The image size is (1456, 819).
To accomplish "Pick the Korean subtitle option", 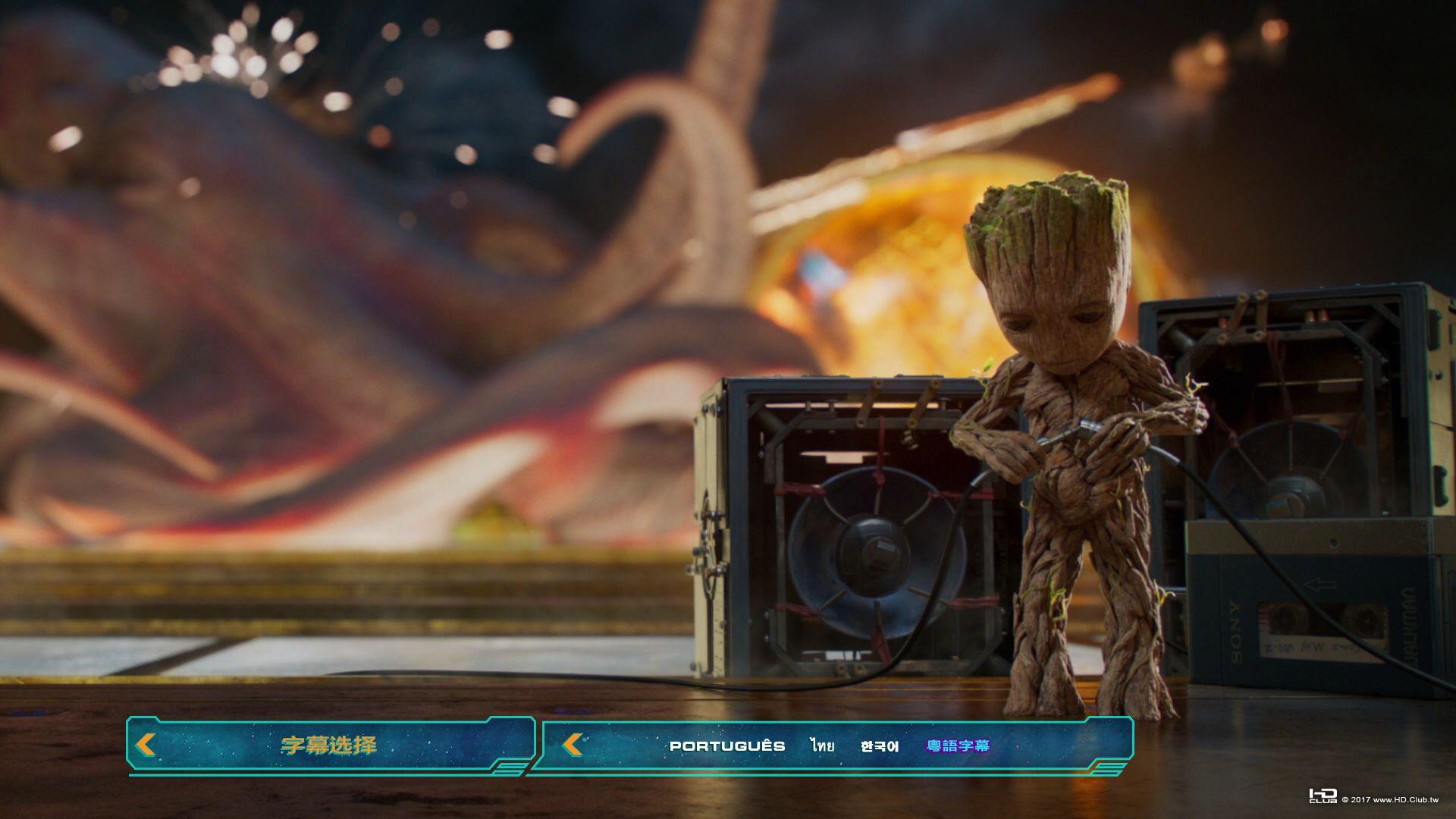I will pos(880,746).
